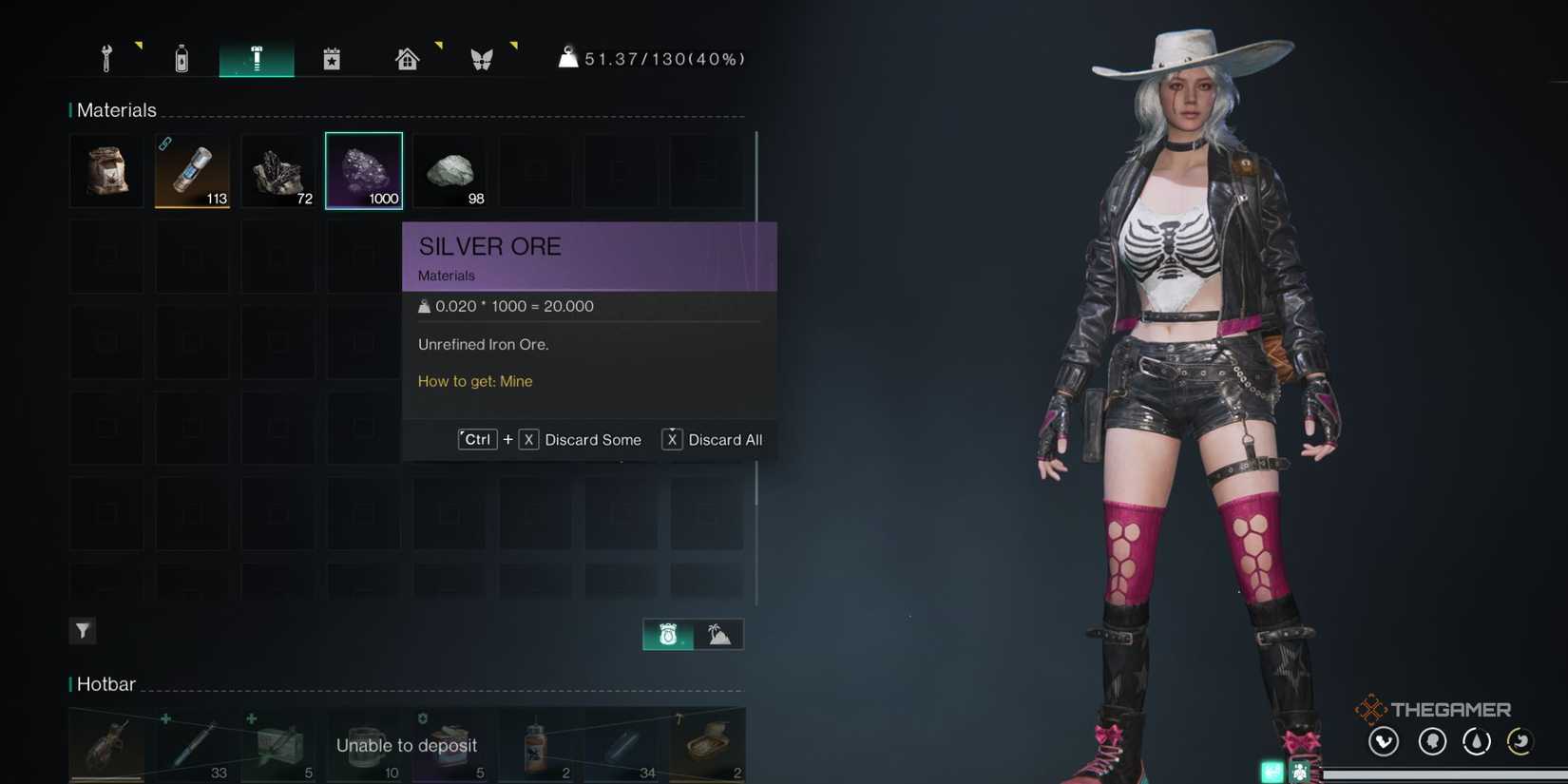Image resolution: width=1568 pixels, height=784 pixels.
Task: Select the starred-box icon in top bar
Action: tap(332, 57)
